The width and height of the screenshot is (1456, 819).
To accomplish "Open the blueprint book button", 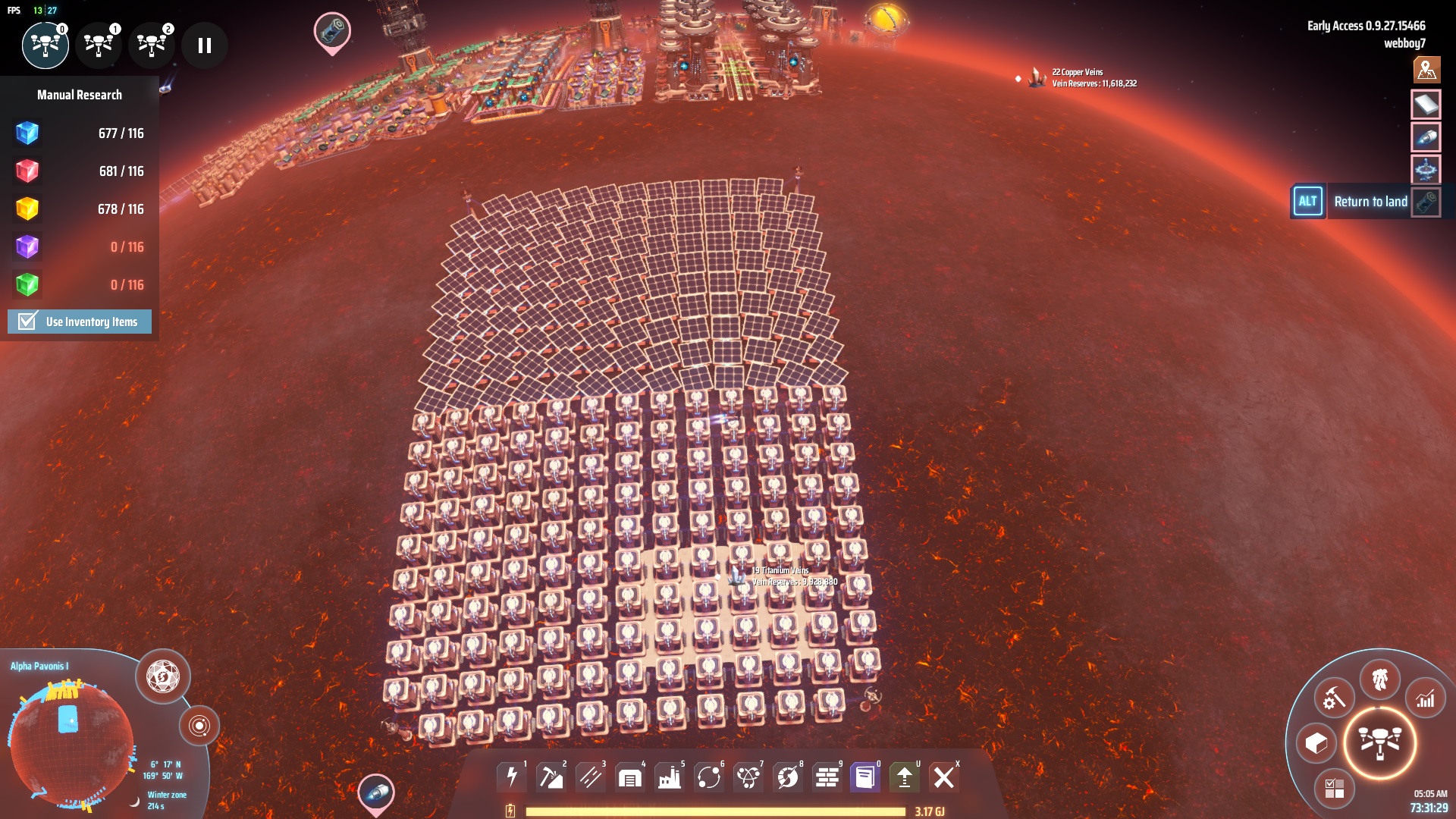I will 864,777.
